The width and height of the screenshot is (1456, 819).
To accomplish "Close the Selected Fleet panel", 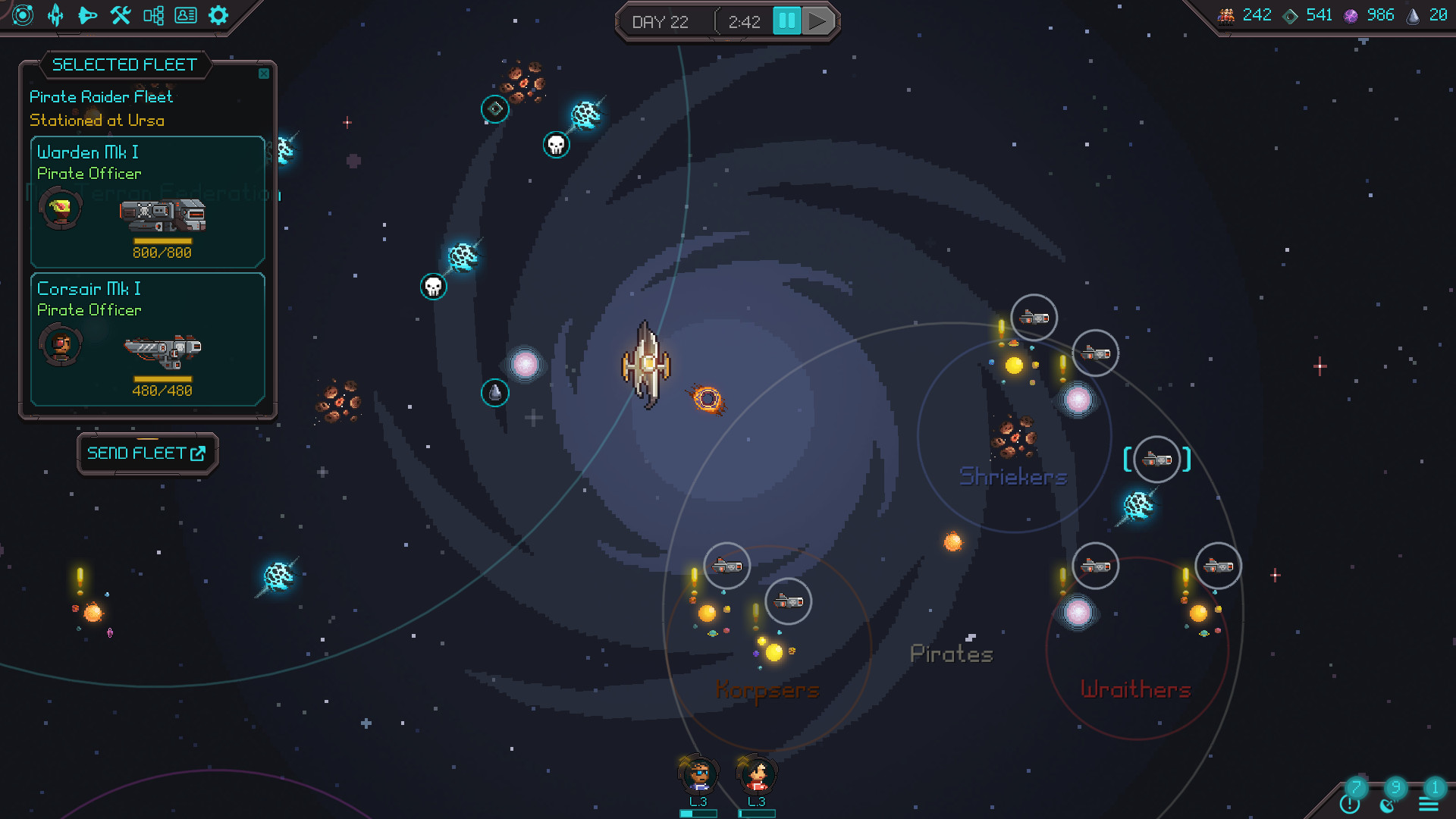I will coord(264,74).
